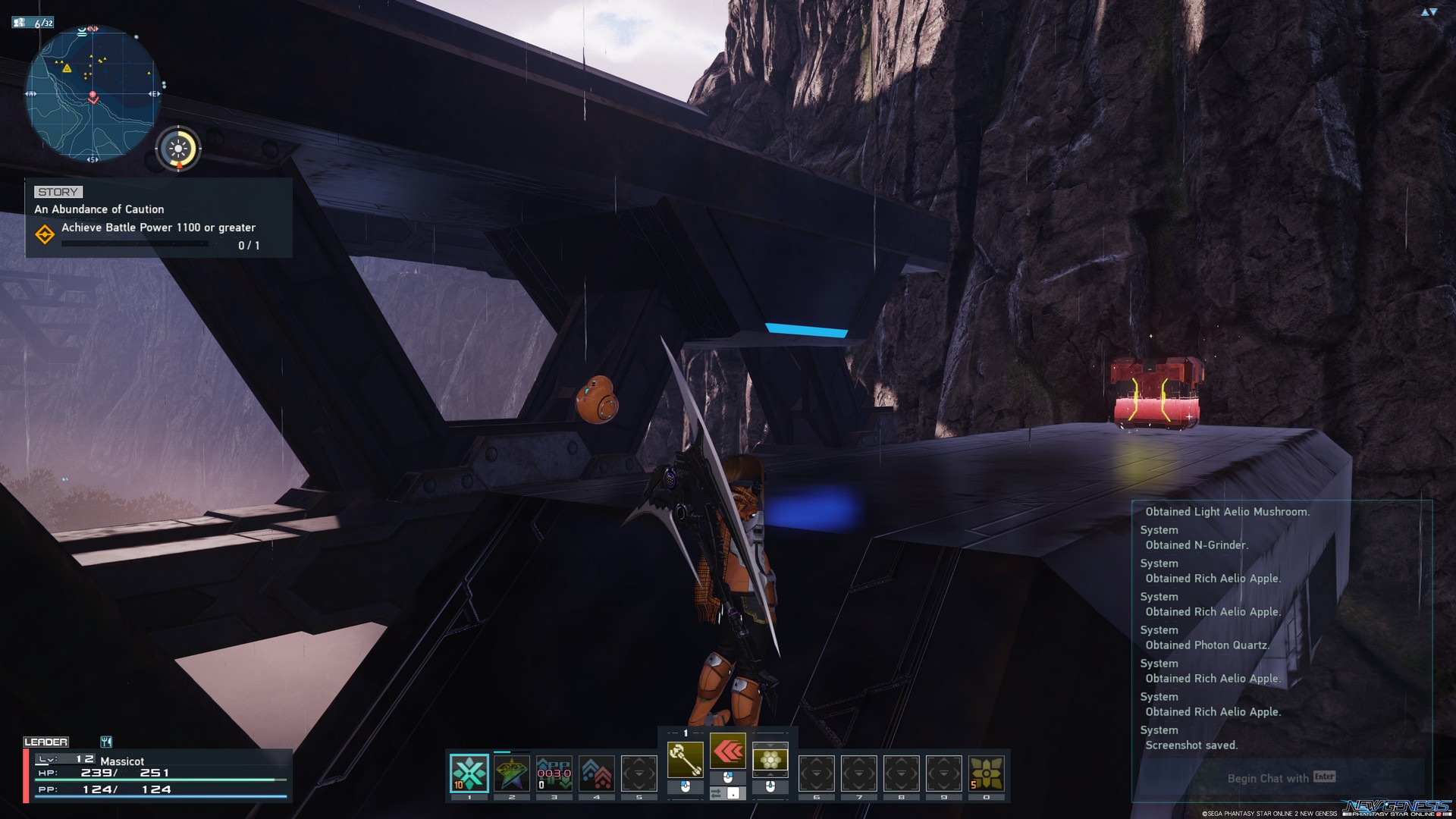Expand the weapon palette row above the hotbar
The width and height of the screenshot is (1456, 819).
point(686,733)
